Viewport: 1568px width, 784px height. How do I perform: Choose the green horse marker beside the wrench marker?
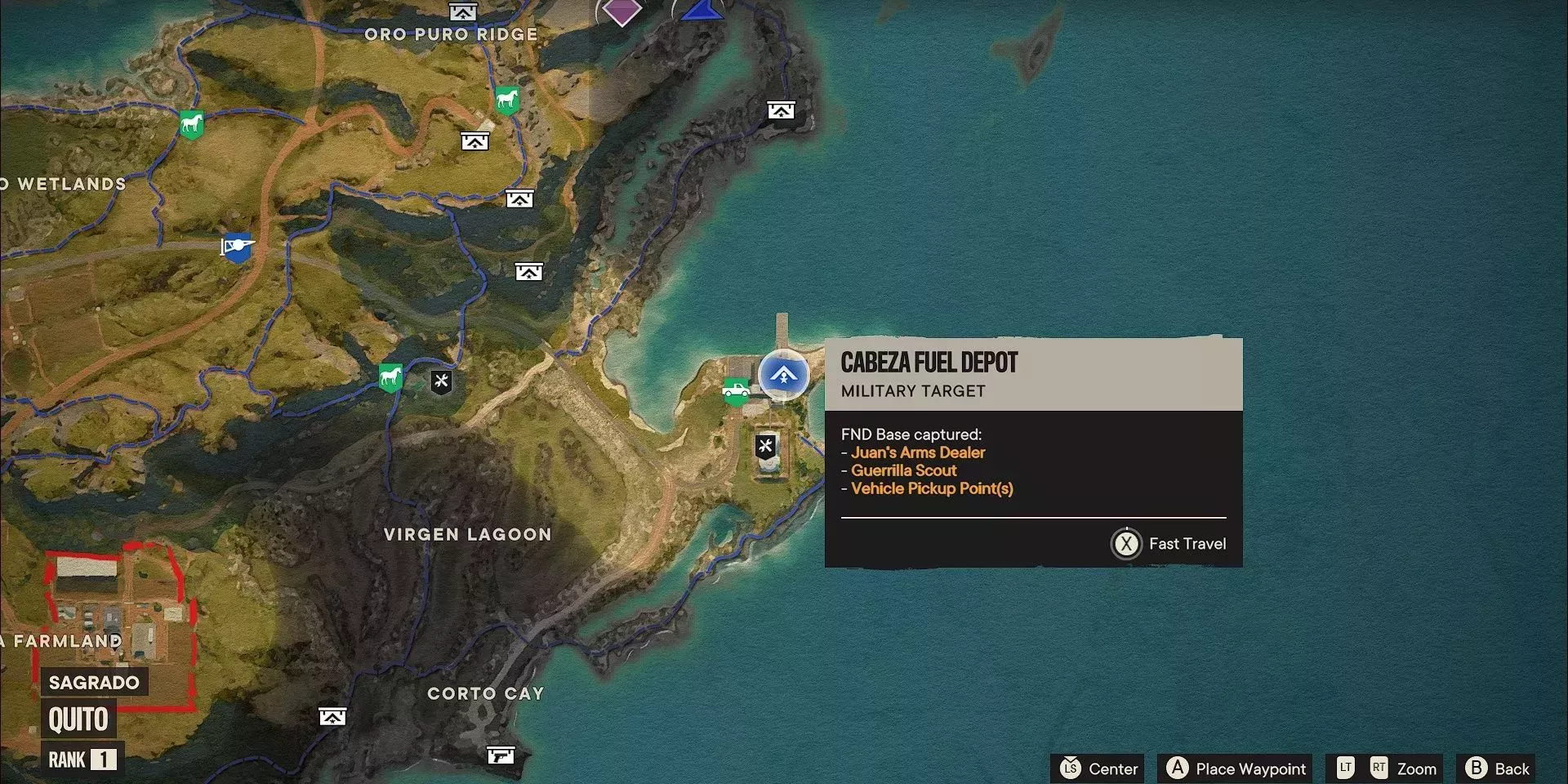(x=390, y=377)
